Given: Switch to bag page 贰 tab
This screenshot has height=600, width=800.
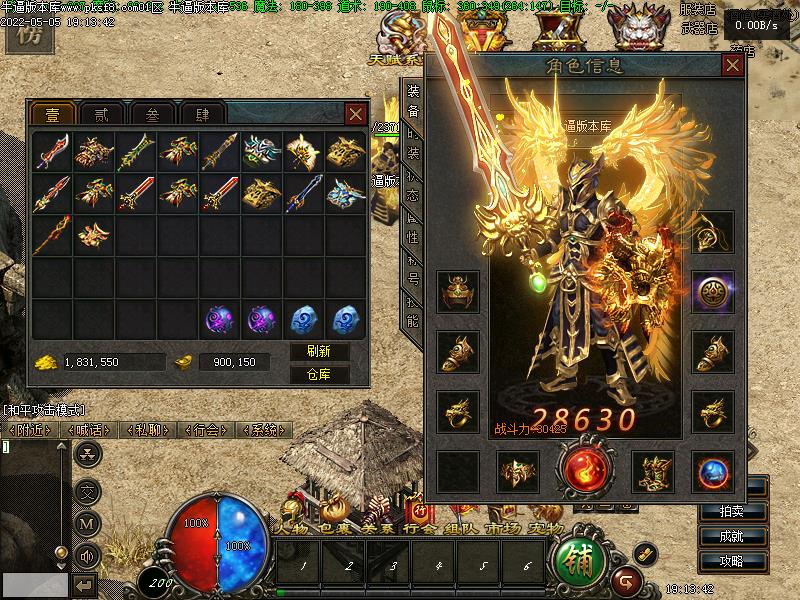Looking at the screenshot, I should click(x=97, y=113).
